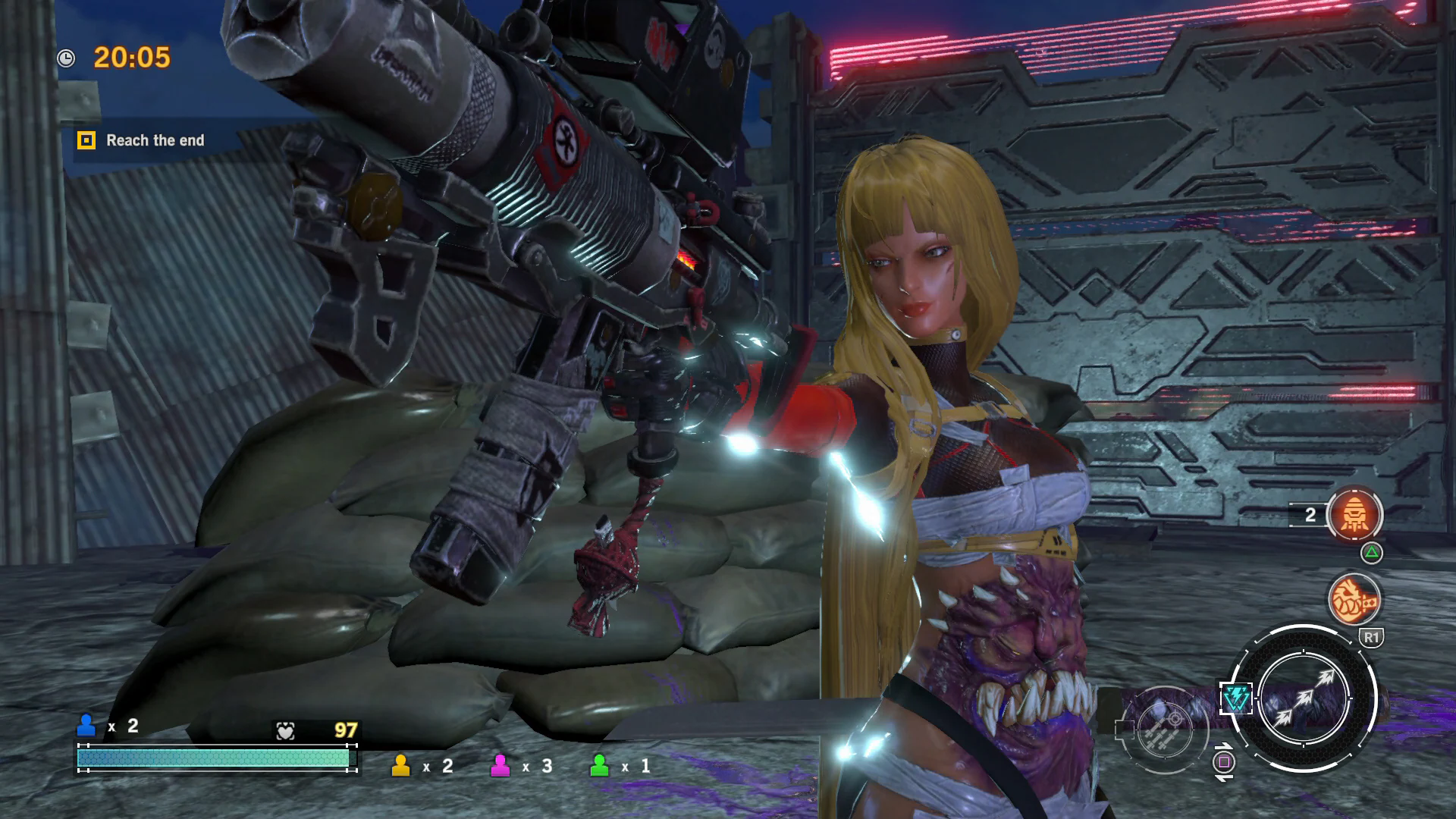This screenshot has width=1456, height=819.
Task: Toggle the green triangle button prompt
Action: coord(1371,552)
